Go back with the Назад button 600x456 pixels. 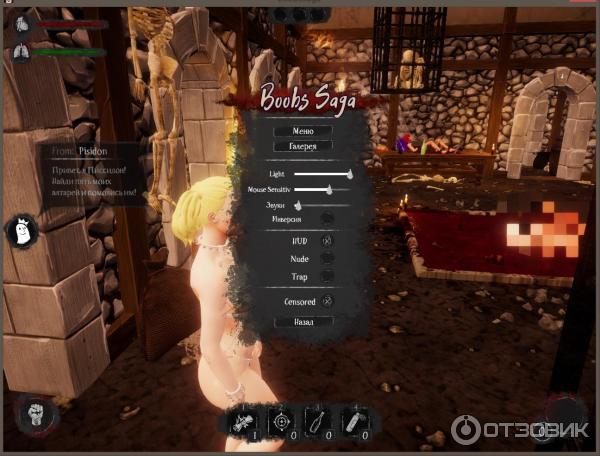(x=303, y=322)
